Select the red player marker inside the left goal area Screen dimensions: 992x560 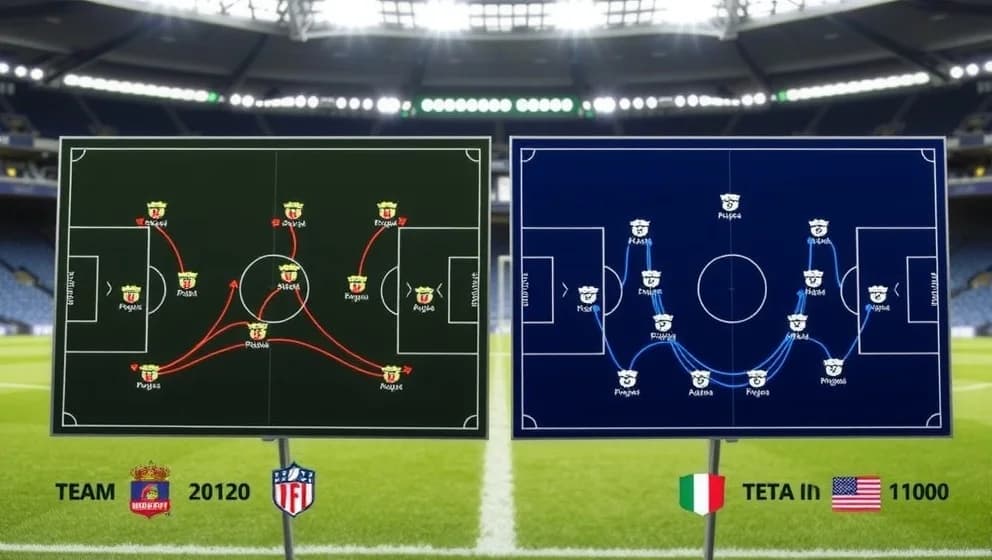[131, 294]
